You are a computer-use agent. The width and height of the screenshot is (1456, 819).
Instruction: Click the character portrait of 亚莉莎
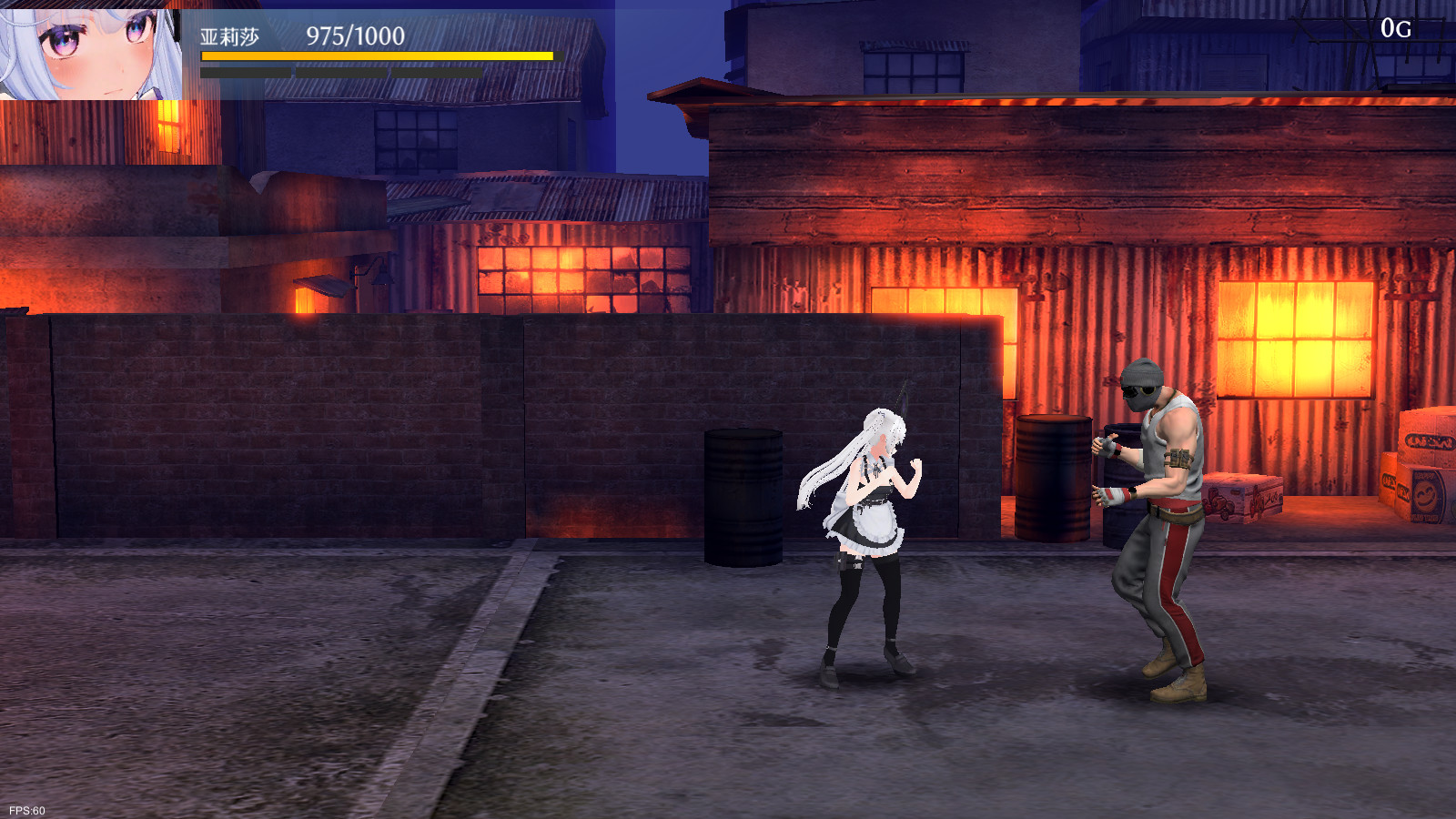89,51
